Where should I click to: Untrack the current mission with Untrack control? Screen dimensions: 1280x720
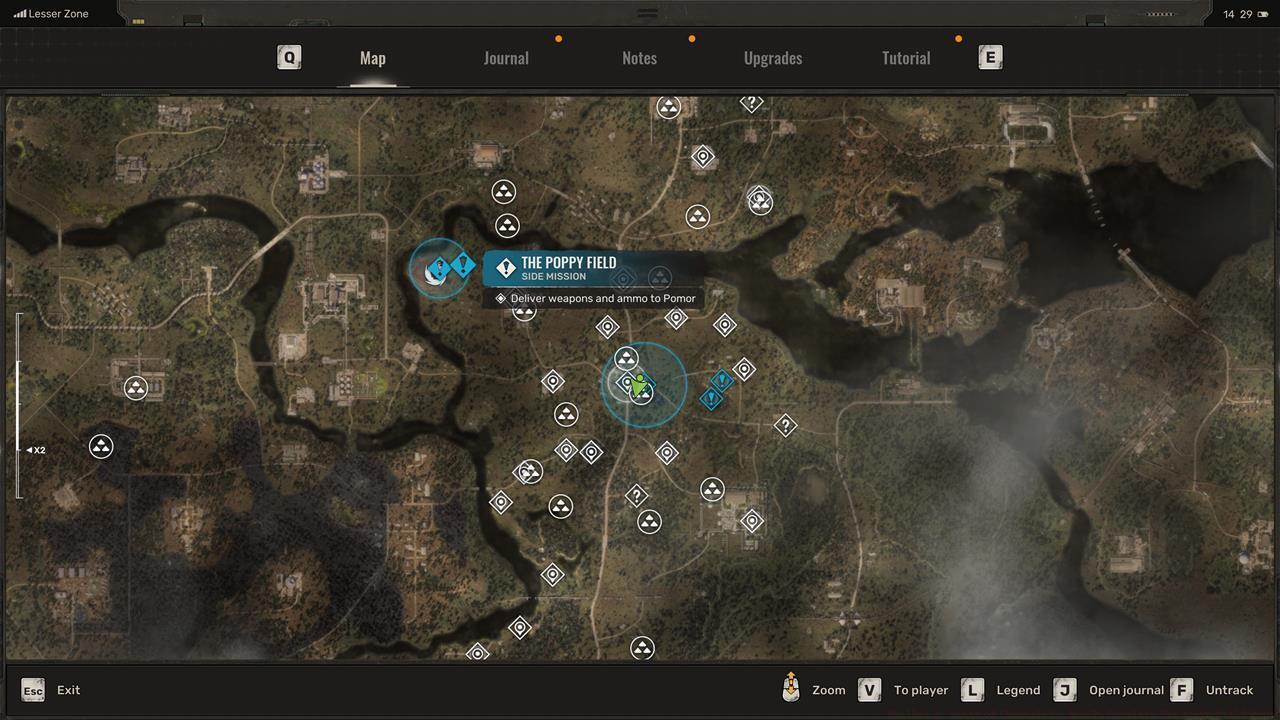point(1229,689)
